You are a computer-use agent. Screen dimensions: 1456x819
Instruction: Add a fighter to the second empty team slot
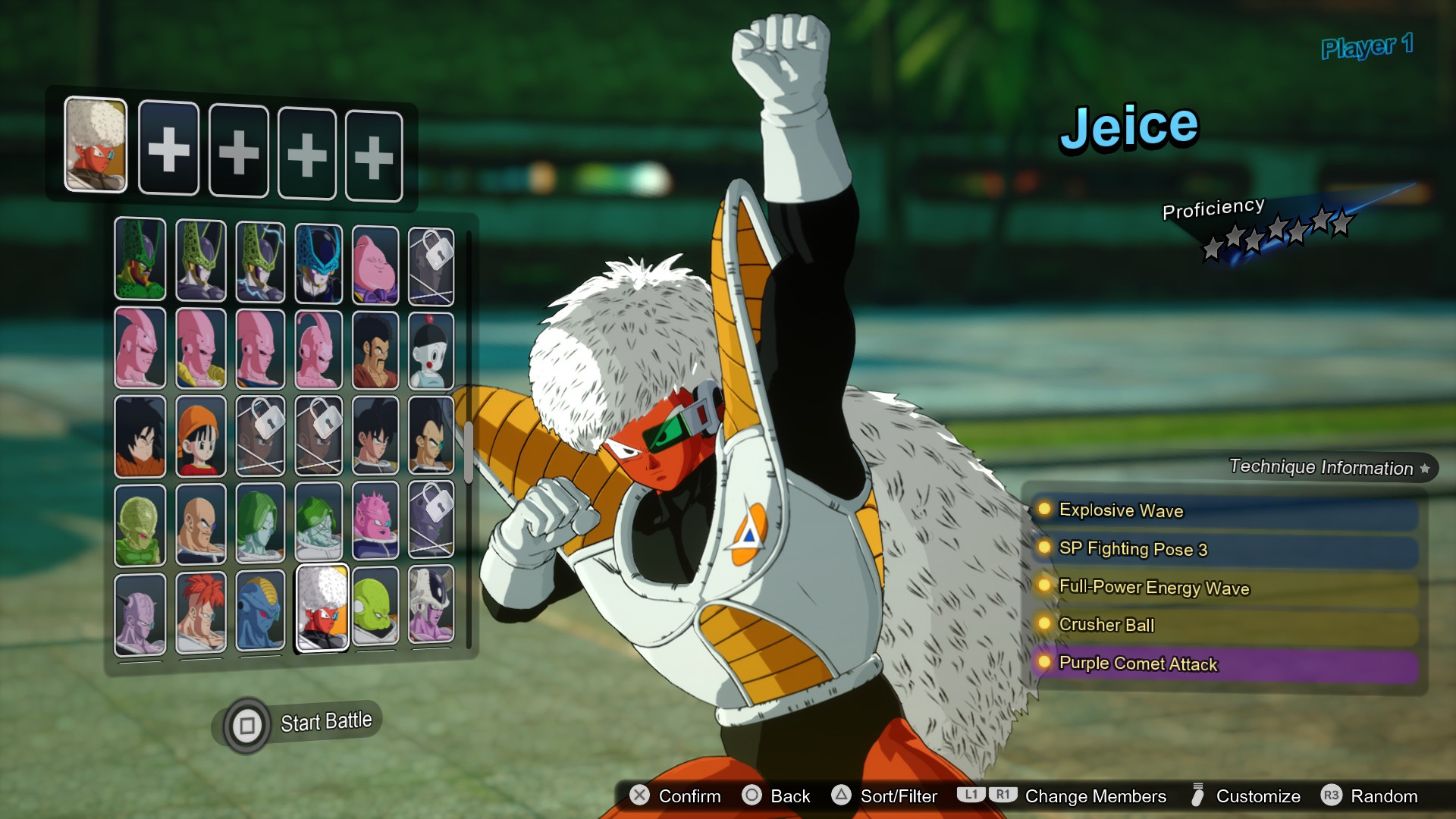237,151
